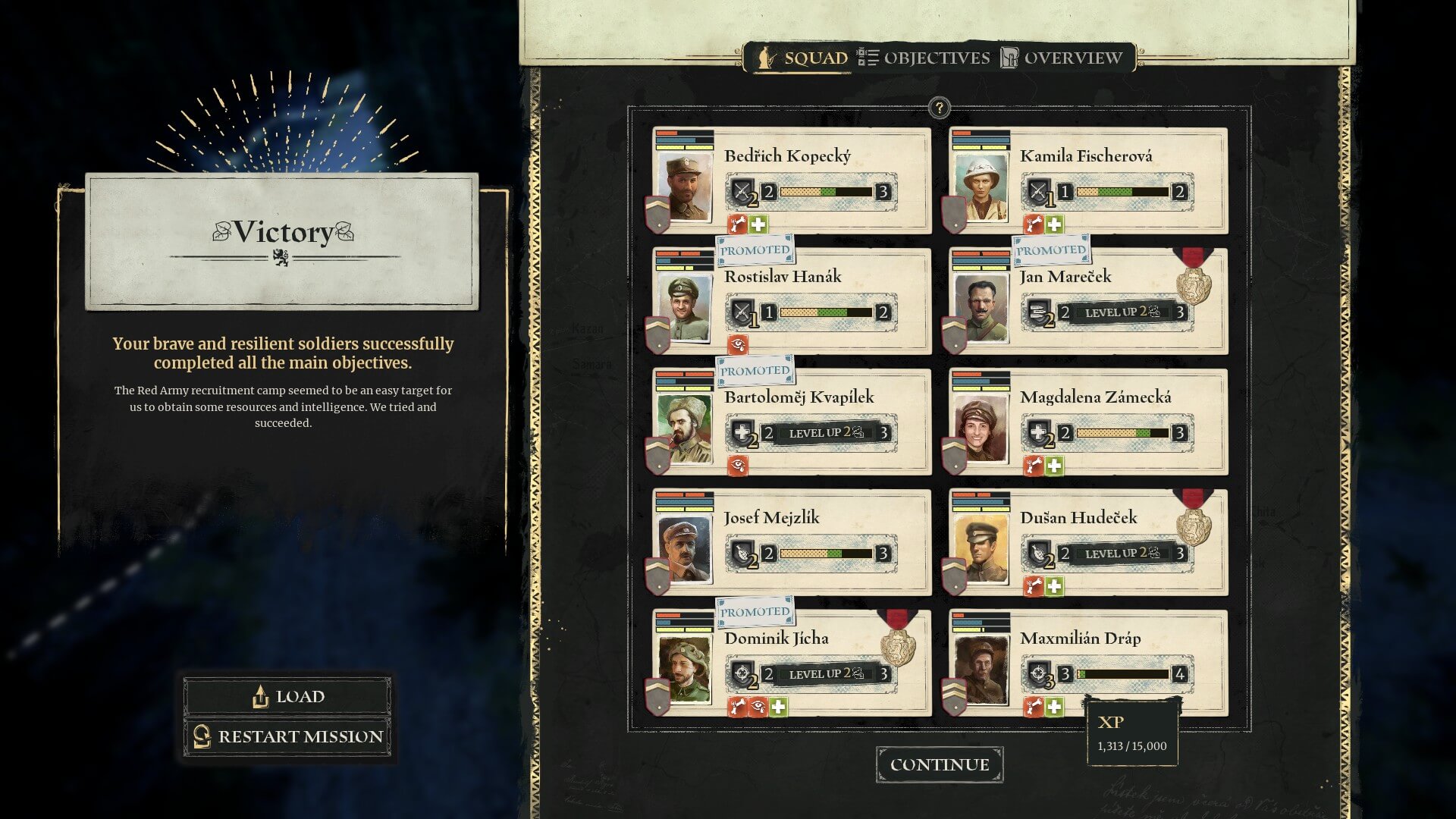Continue past the victory screen
The image size is (1456, 819).
click(x=940, y=764)
